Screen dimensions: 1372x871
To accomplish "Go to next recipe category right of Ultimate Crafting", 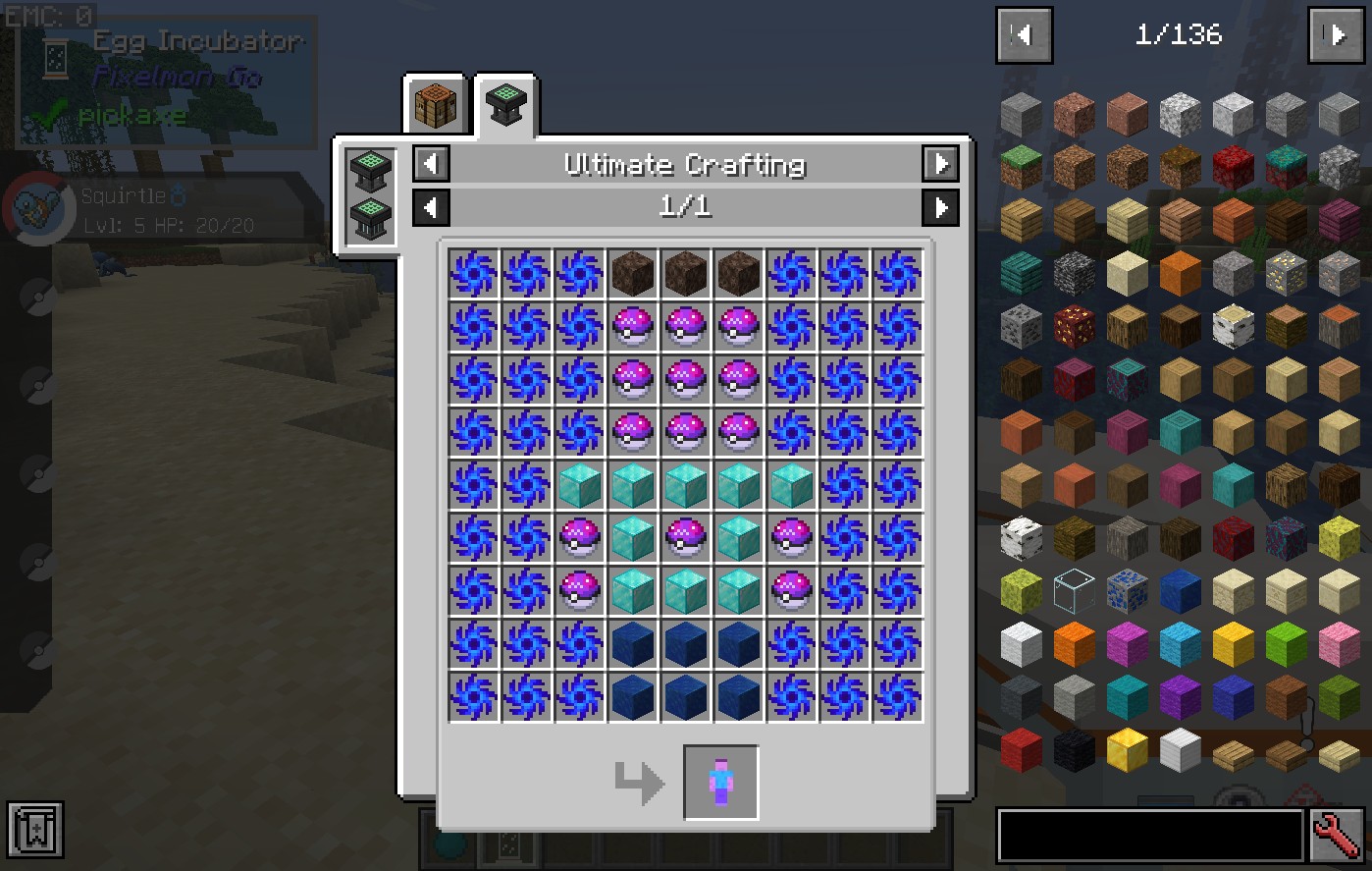I will coord(940,164).
